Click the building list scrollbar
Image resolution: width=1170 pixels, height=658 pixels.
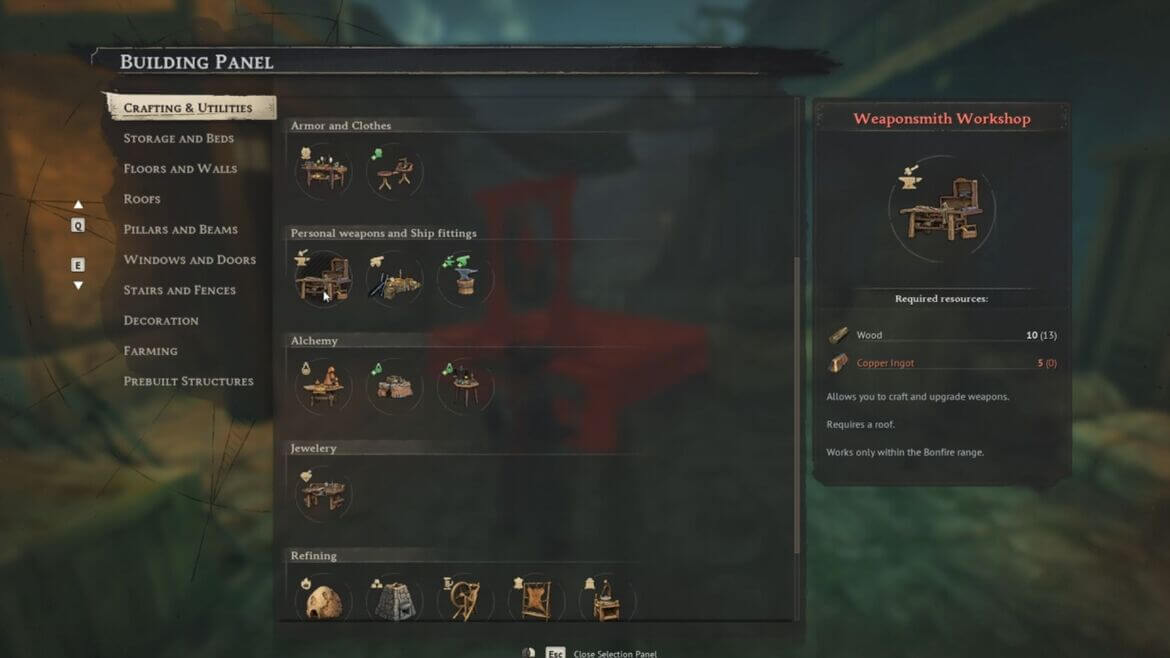[x=796, y=400]
